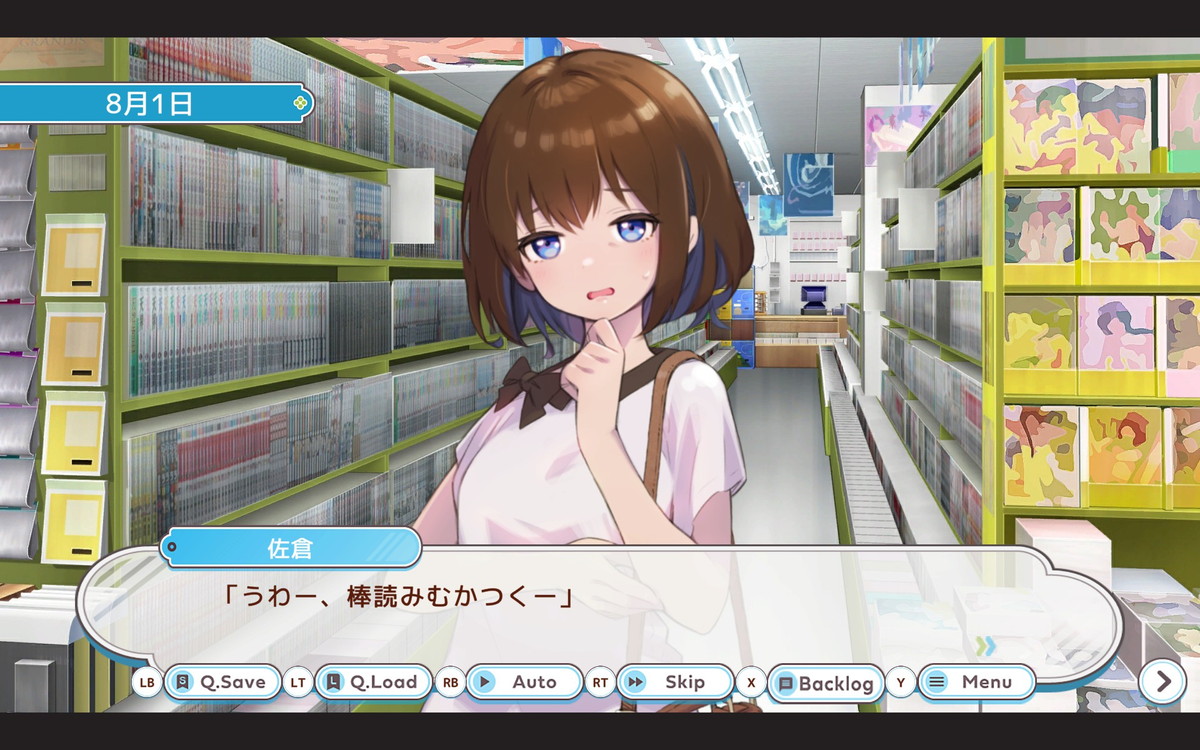Click the Q.Save quick save button
Viewport: 1200px width, 750px height.
(222, 682)
